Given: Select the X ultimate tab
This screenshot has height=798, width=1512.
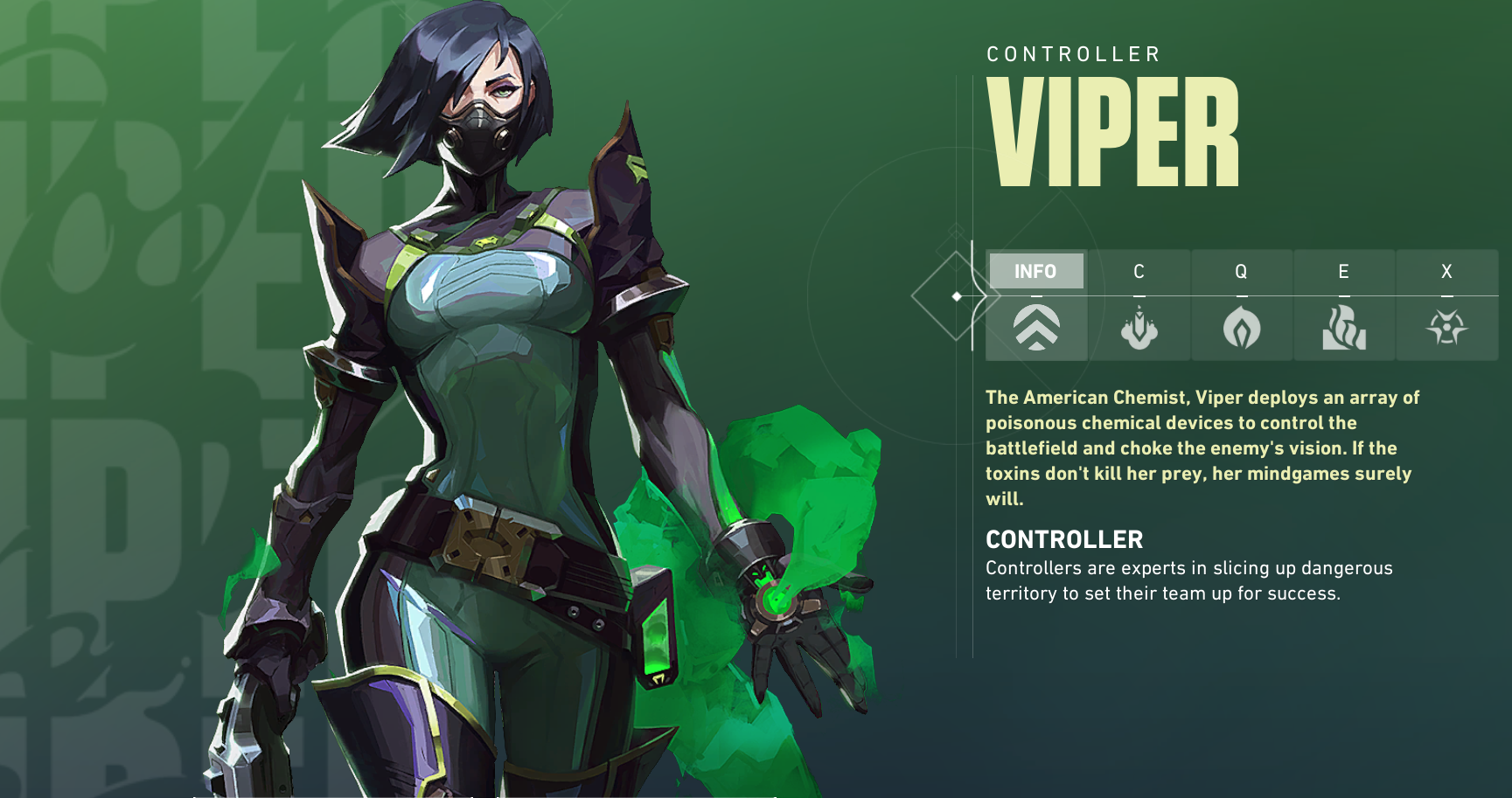Looking at the screenshot, I should point(1447,271).
